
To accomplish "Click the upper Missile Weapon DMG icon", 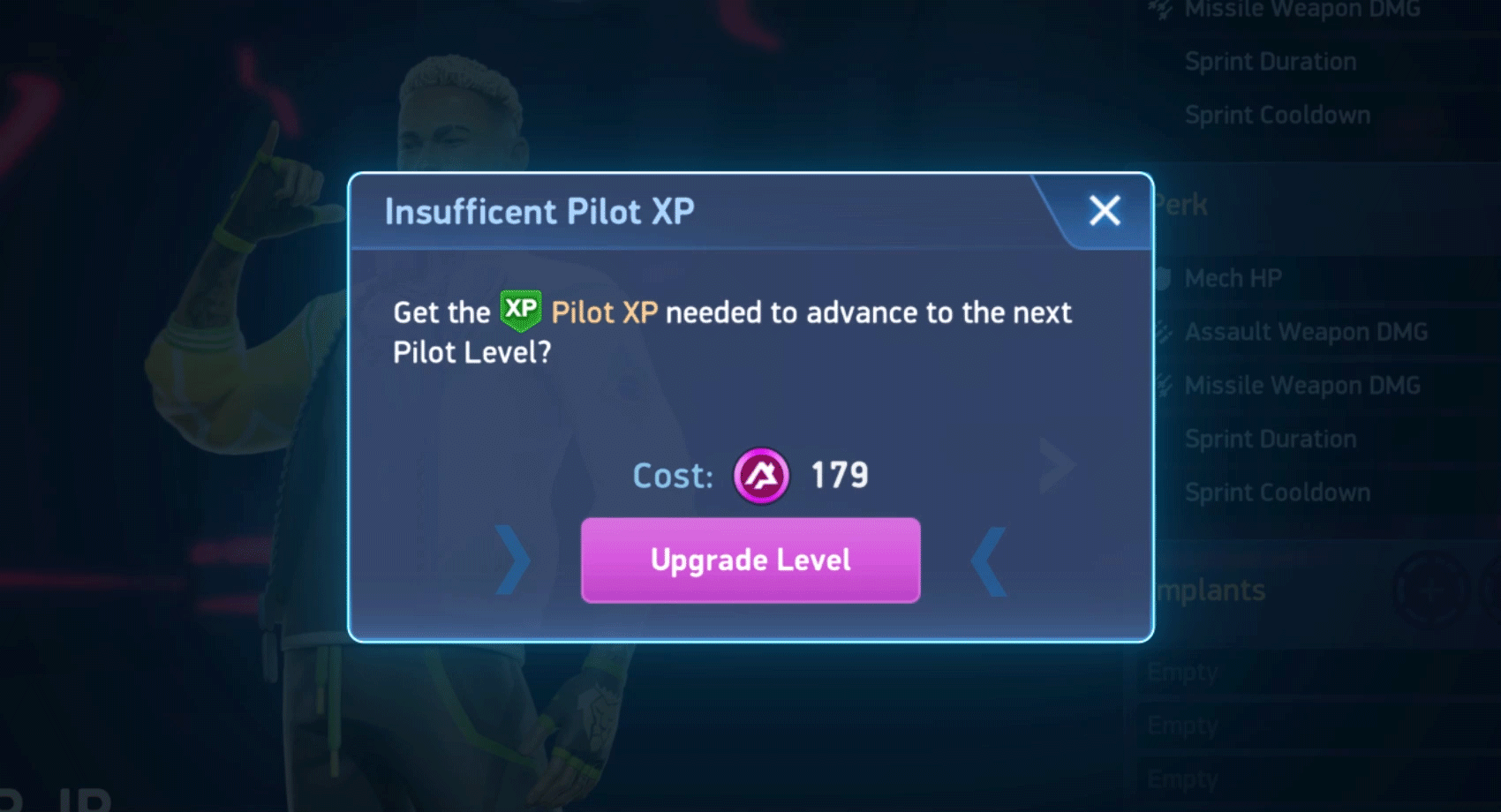I will click(1157, 8).
